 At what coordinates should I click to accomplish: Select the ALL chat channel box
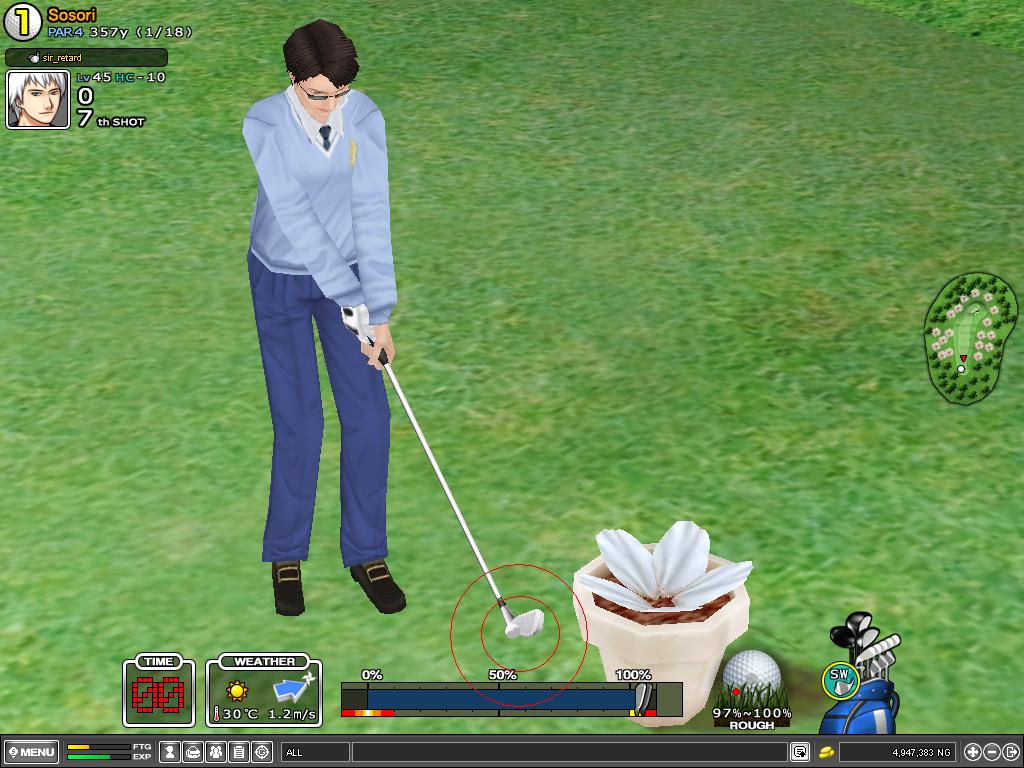(315, 752)
